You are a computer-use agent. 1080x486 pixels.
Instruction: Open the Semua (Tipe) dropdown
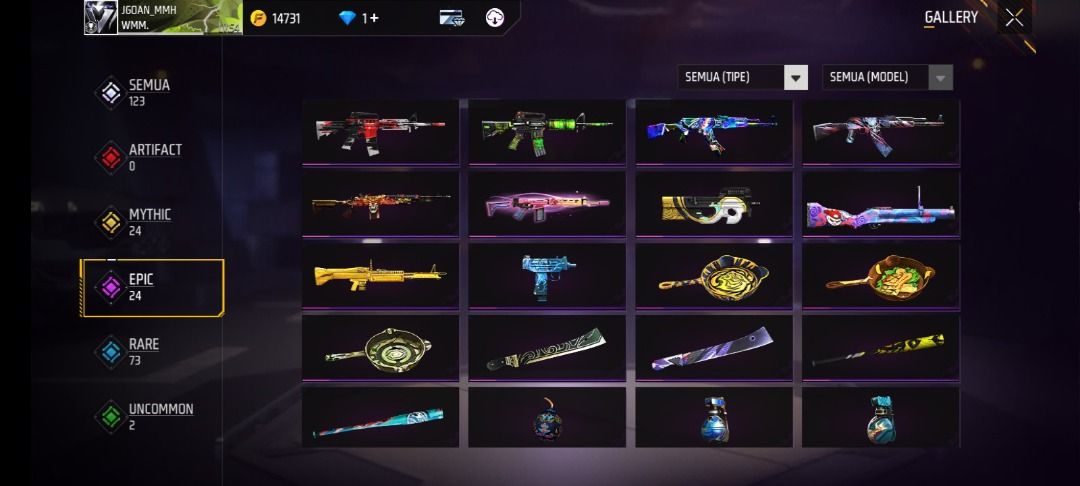tap(742, 77)
